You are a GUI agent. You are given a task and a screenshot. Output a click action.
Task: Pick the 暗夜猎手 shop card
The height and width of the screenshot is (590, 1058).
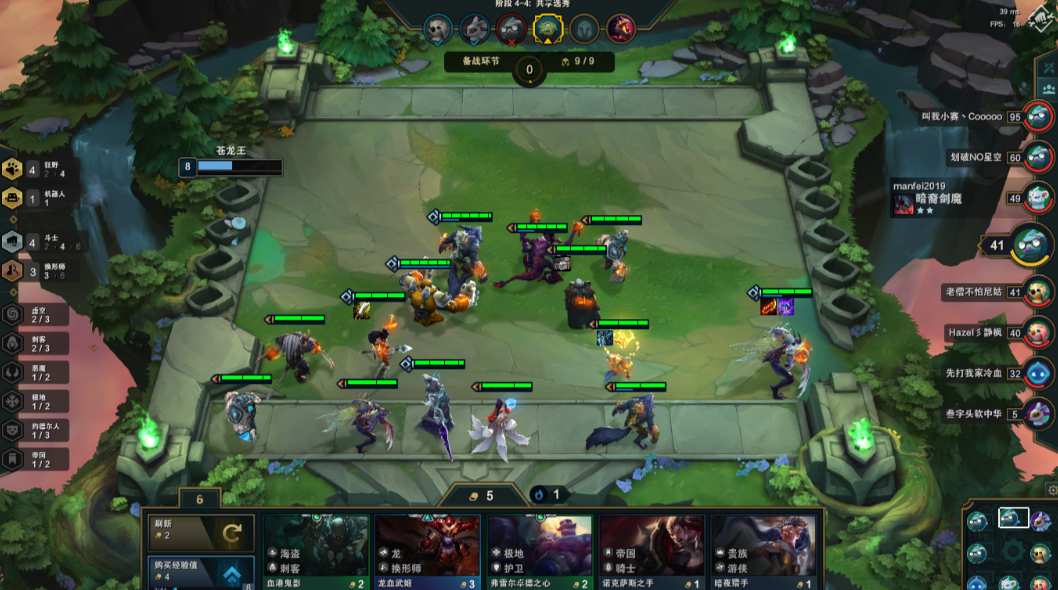pyautogui.click(x=764, y=553)
